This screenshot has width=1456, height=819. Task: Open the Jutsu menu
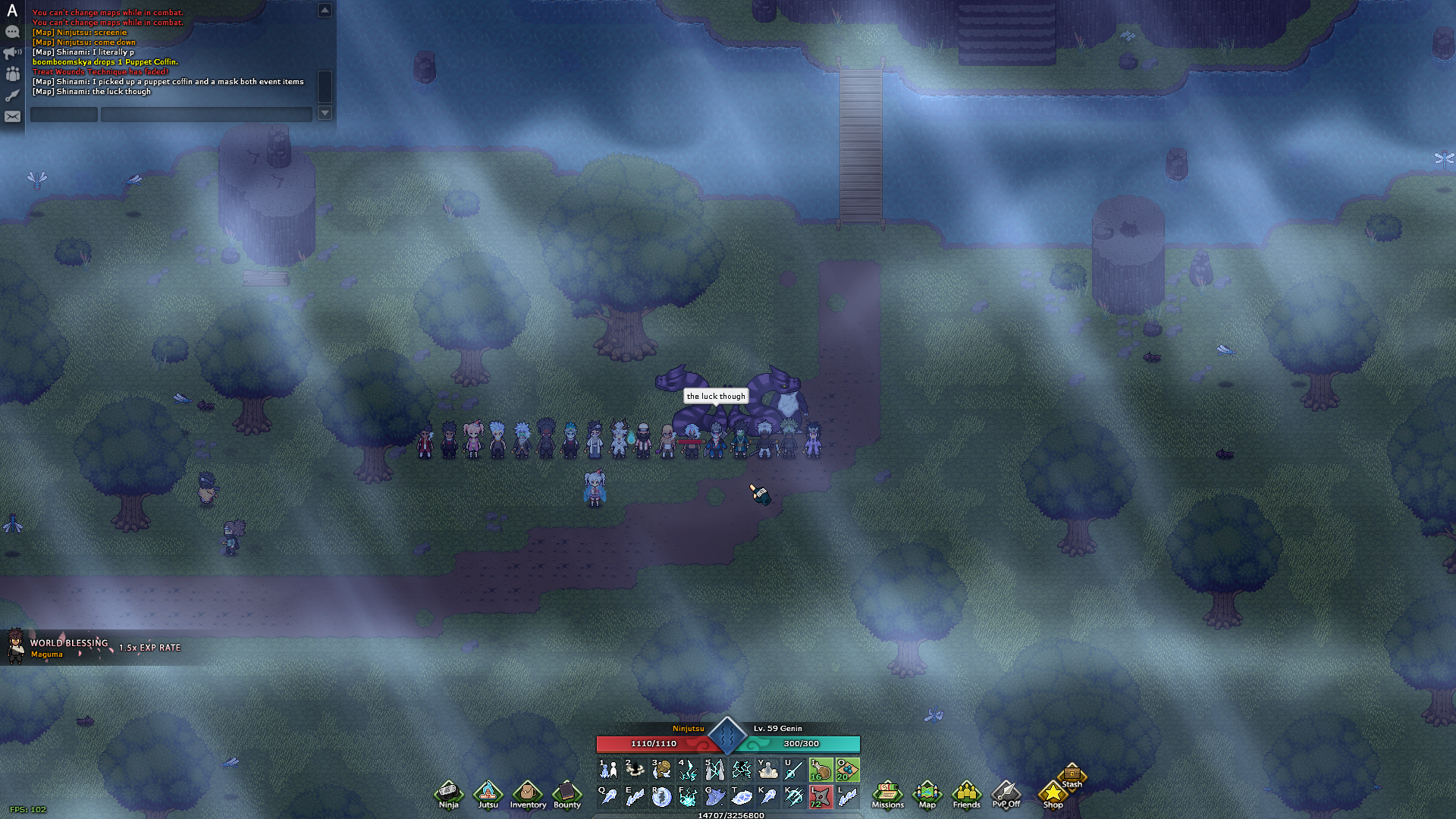coord(488,794)
